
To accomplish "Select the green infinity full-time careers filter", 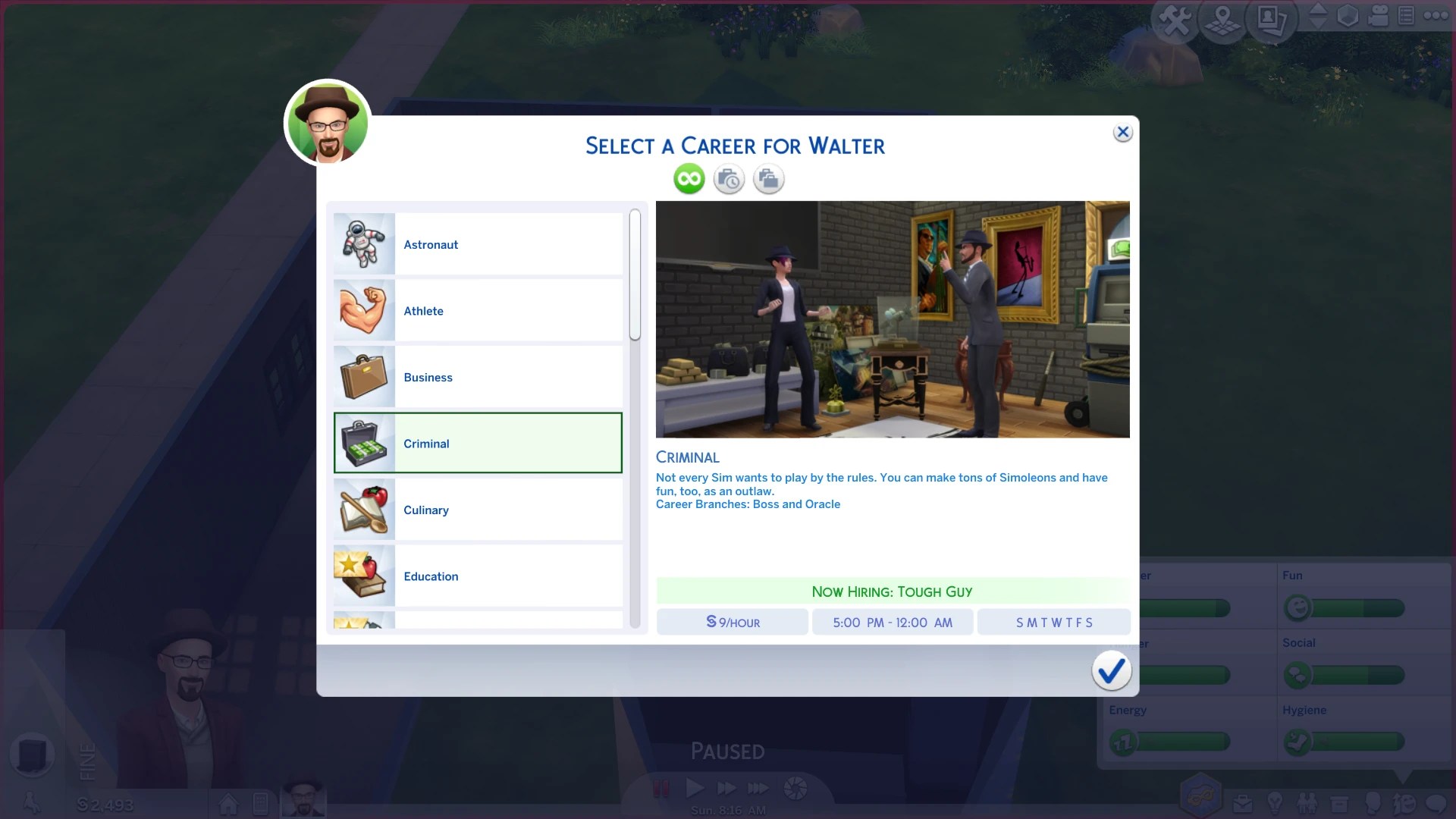I will pos(689,179).
